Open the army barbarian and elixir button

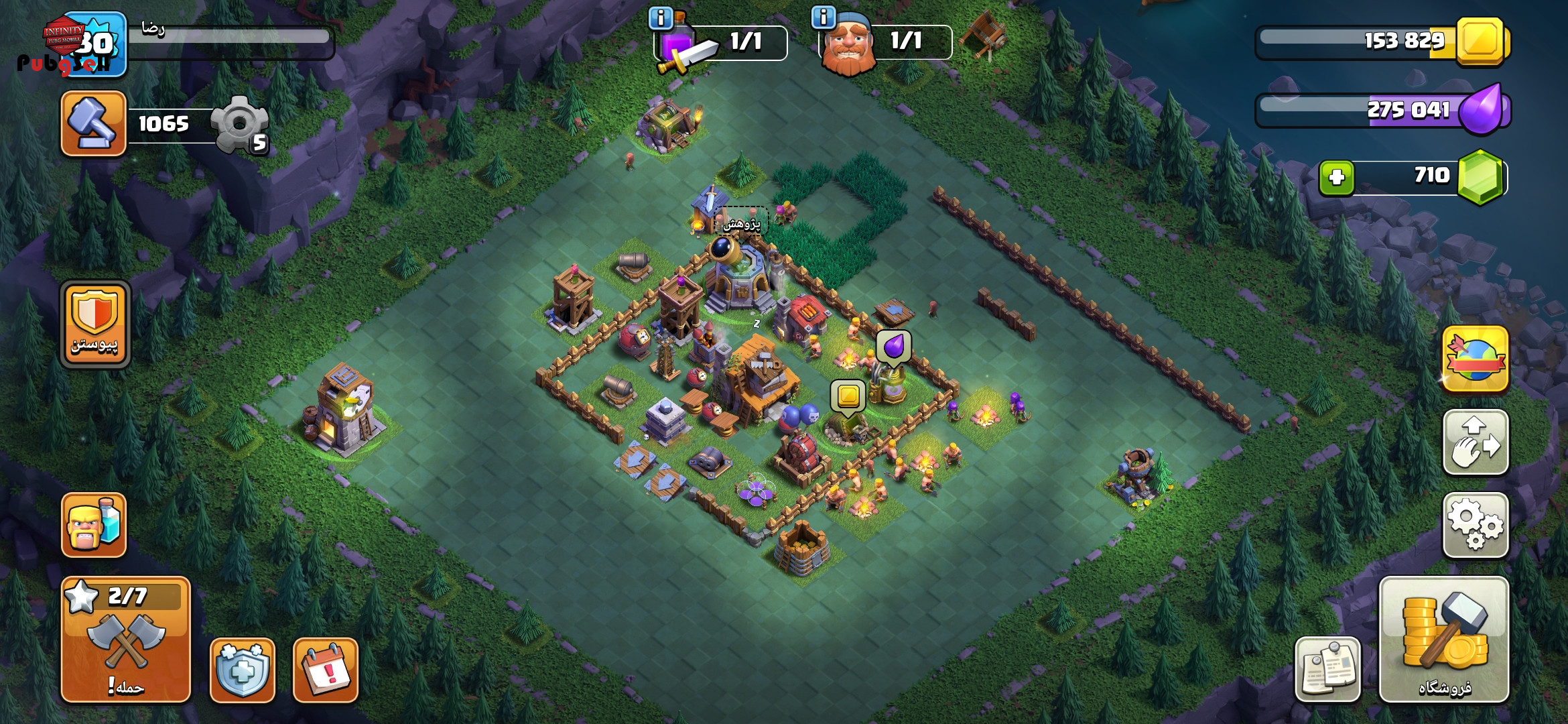pyautogui.click(x=94, y=525)
